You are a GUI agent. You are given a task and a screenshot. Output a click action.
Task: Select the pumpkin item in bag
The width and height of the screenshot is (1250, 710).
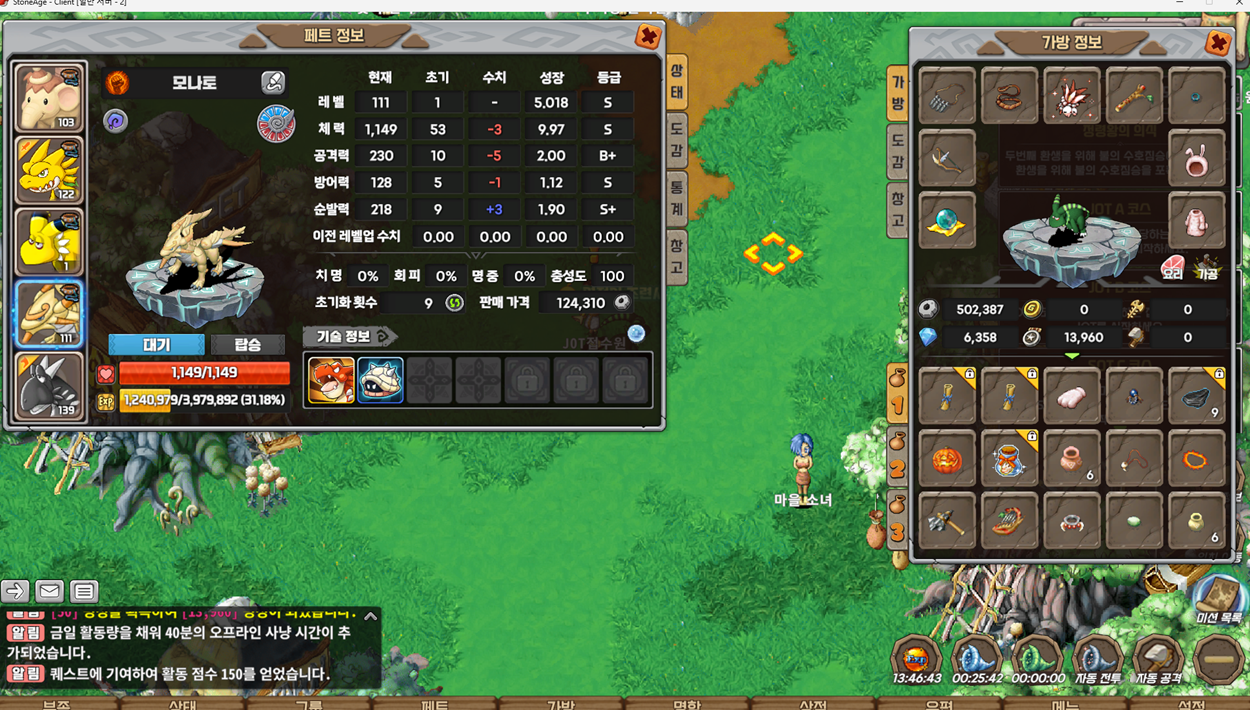tap(946, 460)
